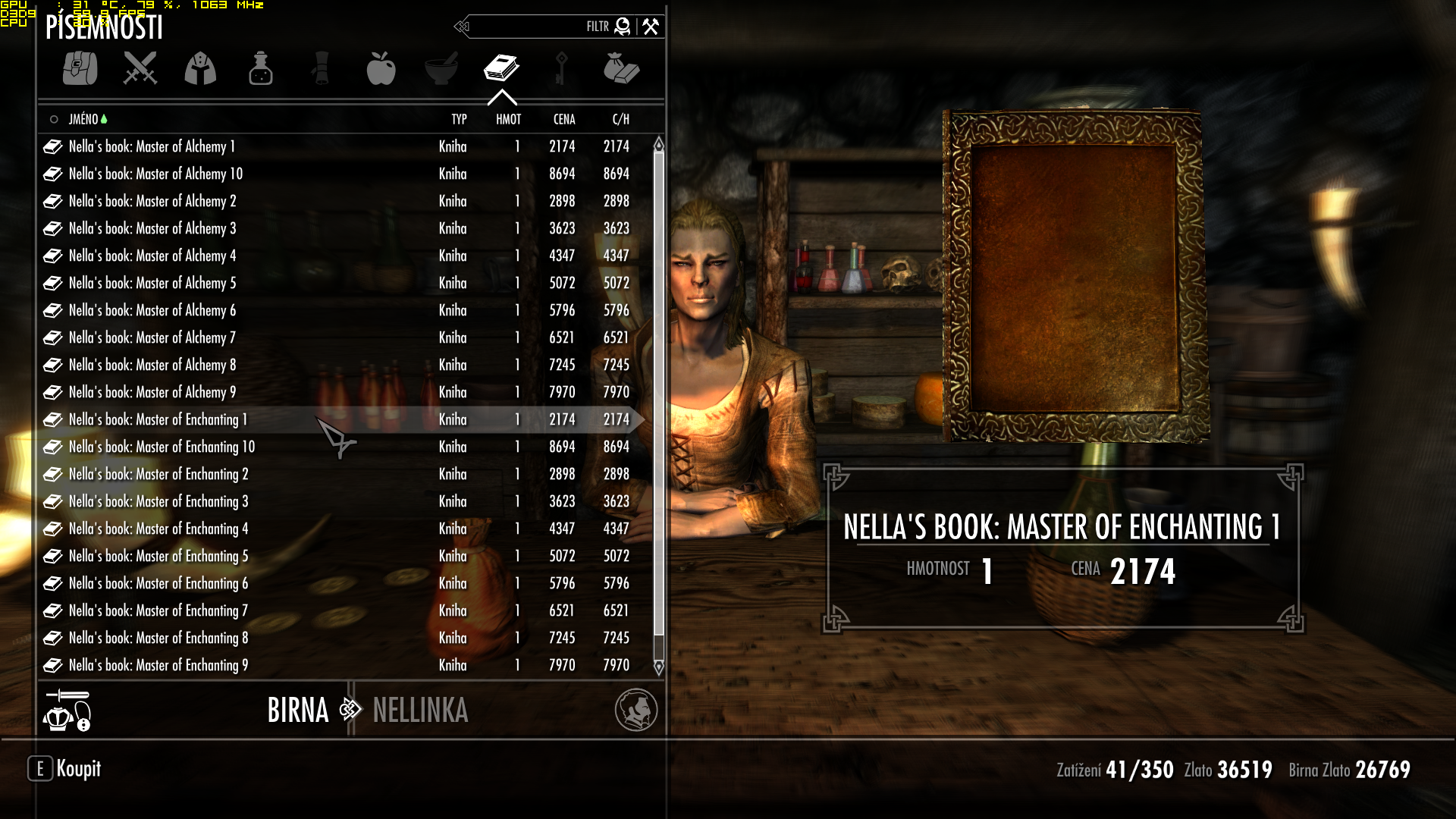The width and height of the screenshot is (1456, 819).
Task: Show all items with the backpack category
Action: point(80,68)
